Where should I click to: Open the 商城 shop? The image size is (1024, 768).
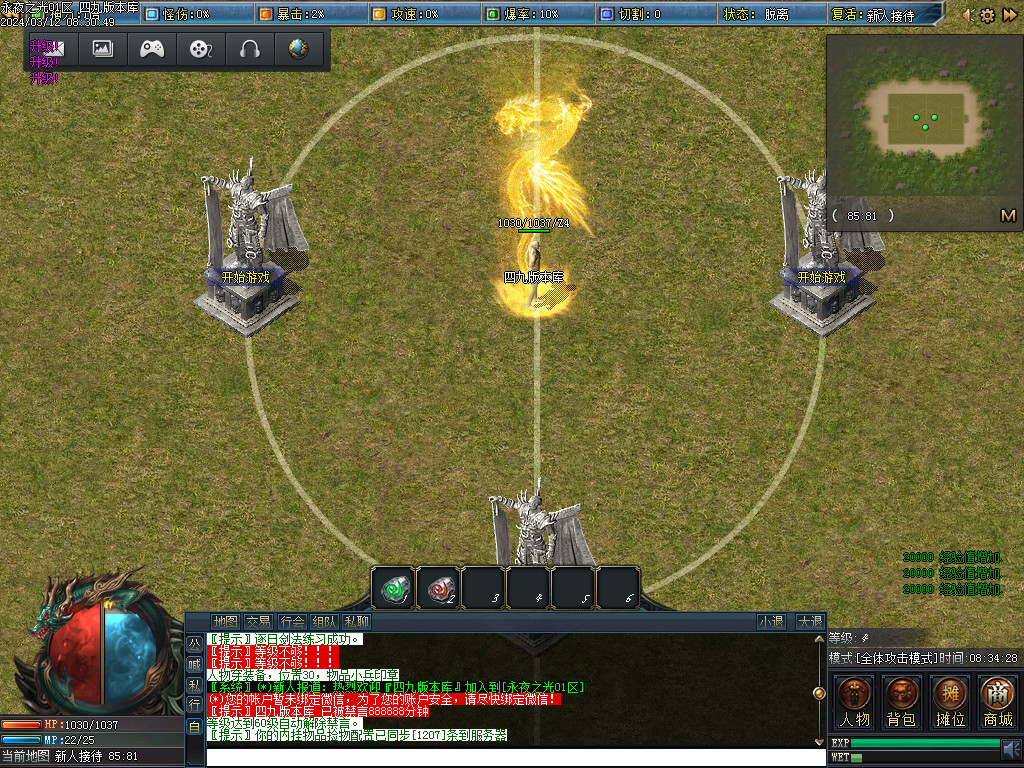[997, 700]
